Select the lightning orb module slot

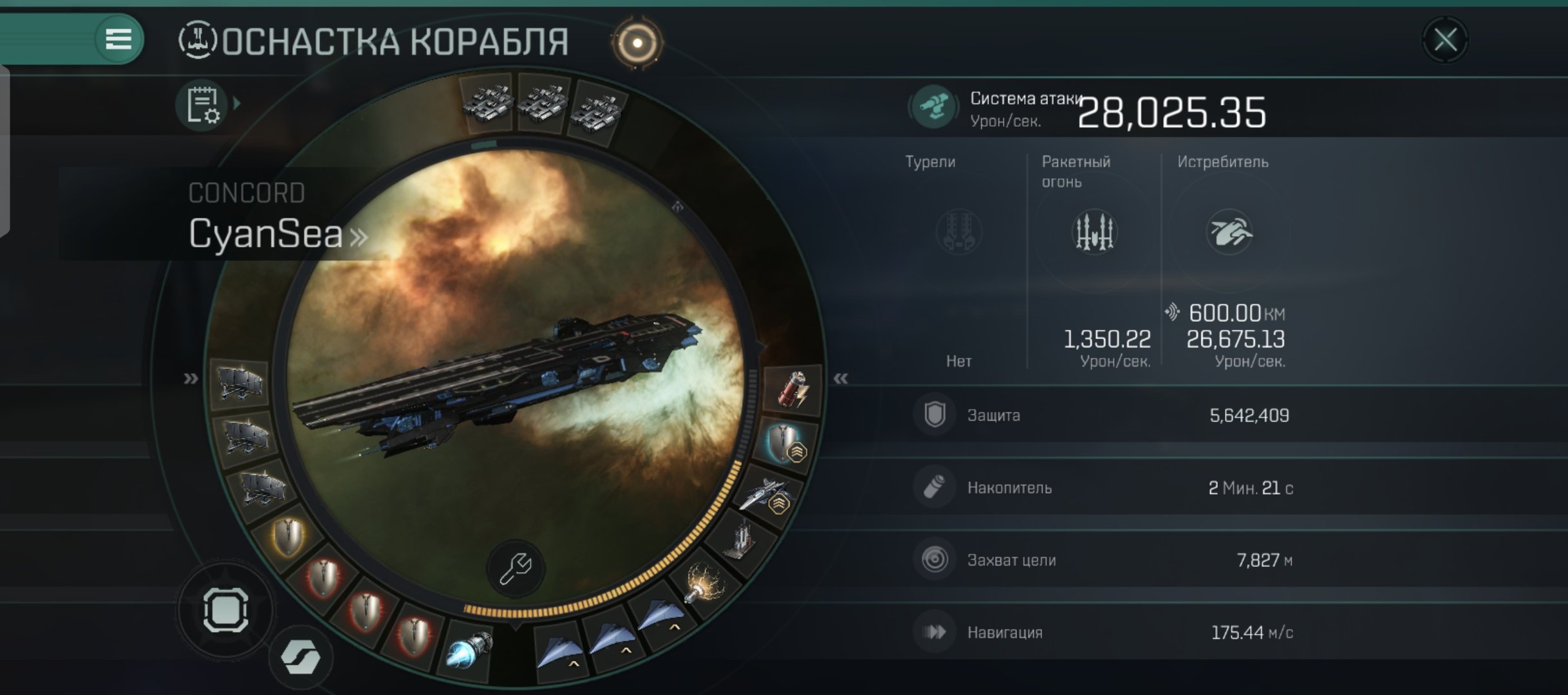[x=703, y=581]
